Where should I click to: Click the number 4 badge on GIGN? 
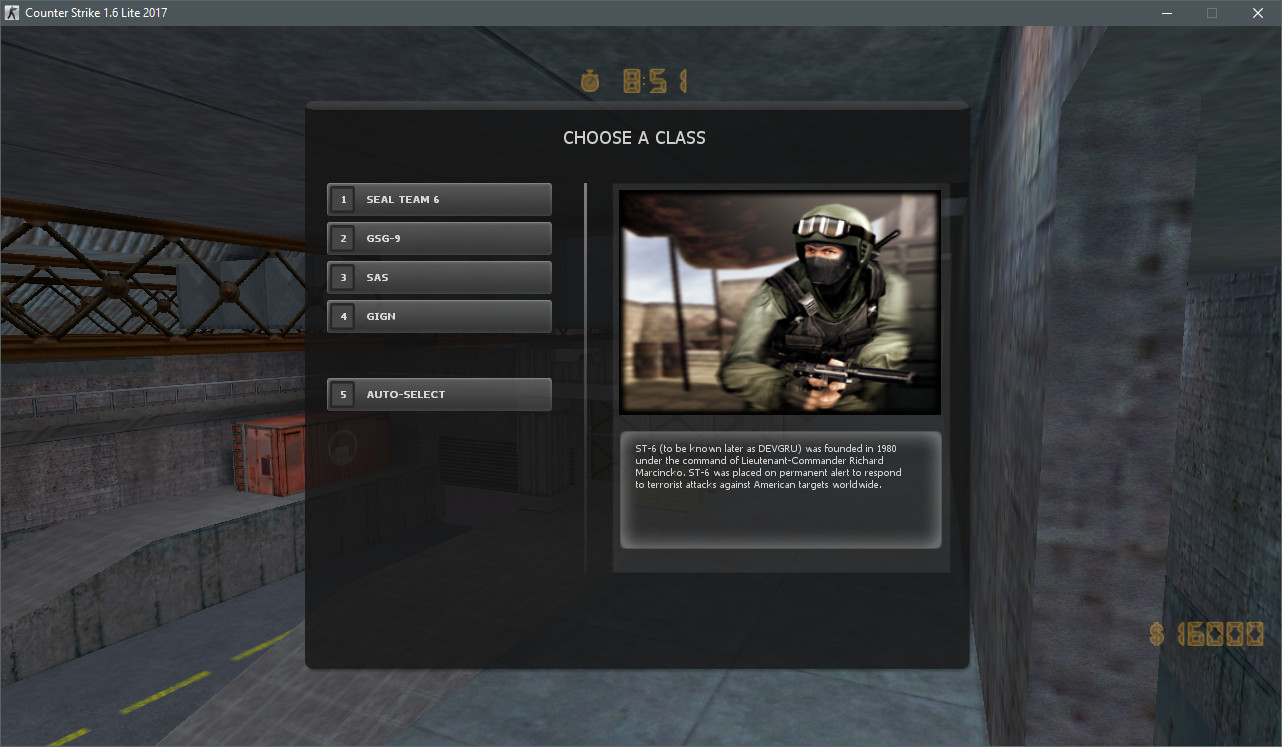[343, 316]
